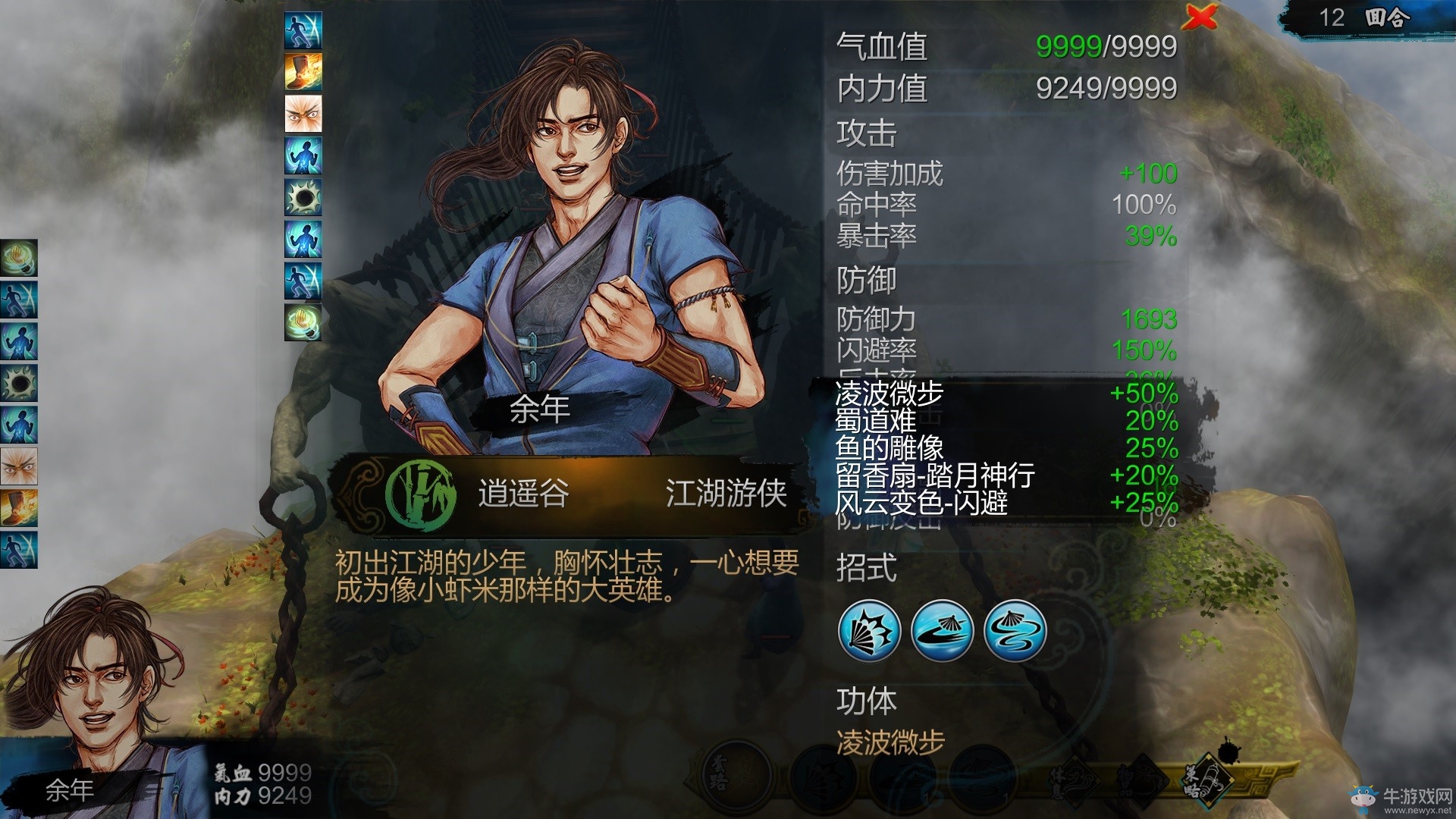Click the 牛游戏网 watermark link
This screenshot has height=819, width=1456.
coord(1407,795)
